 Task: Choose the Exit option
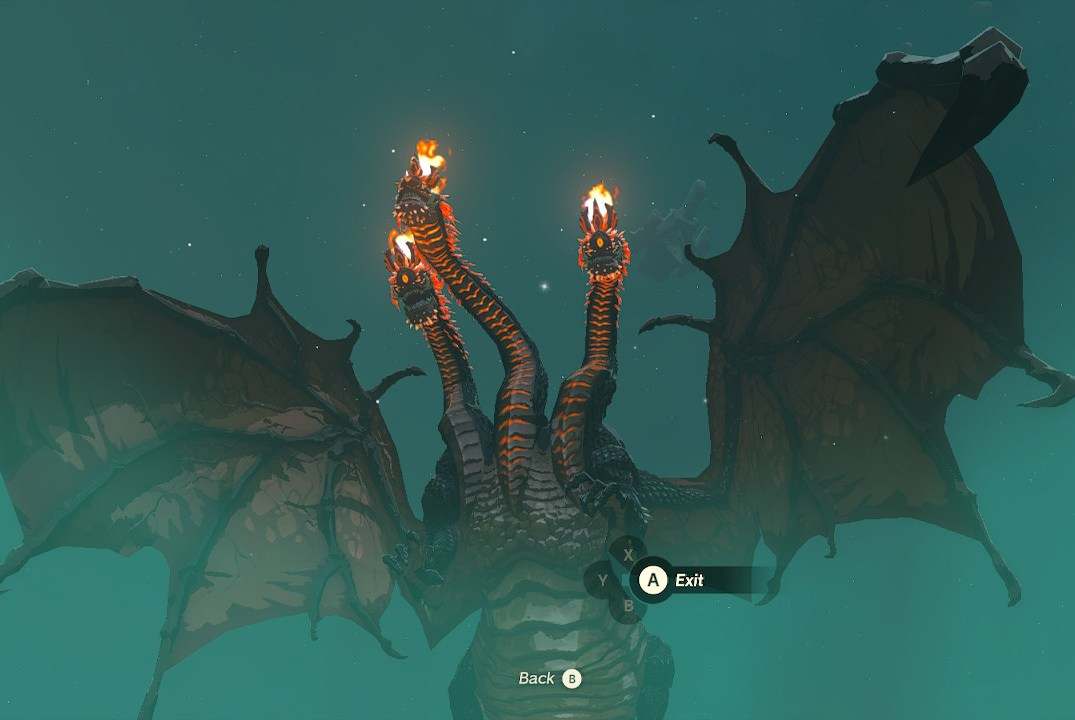[688, 580]
